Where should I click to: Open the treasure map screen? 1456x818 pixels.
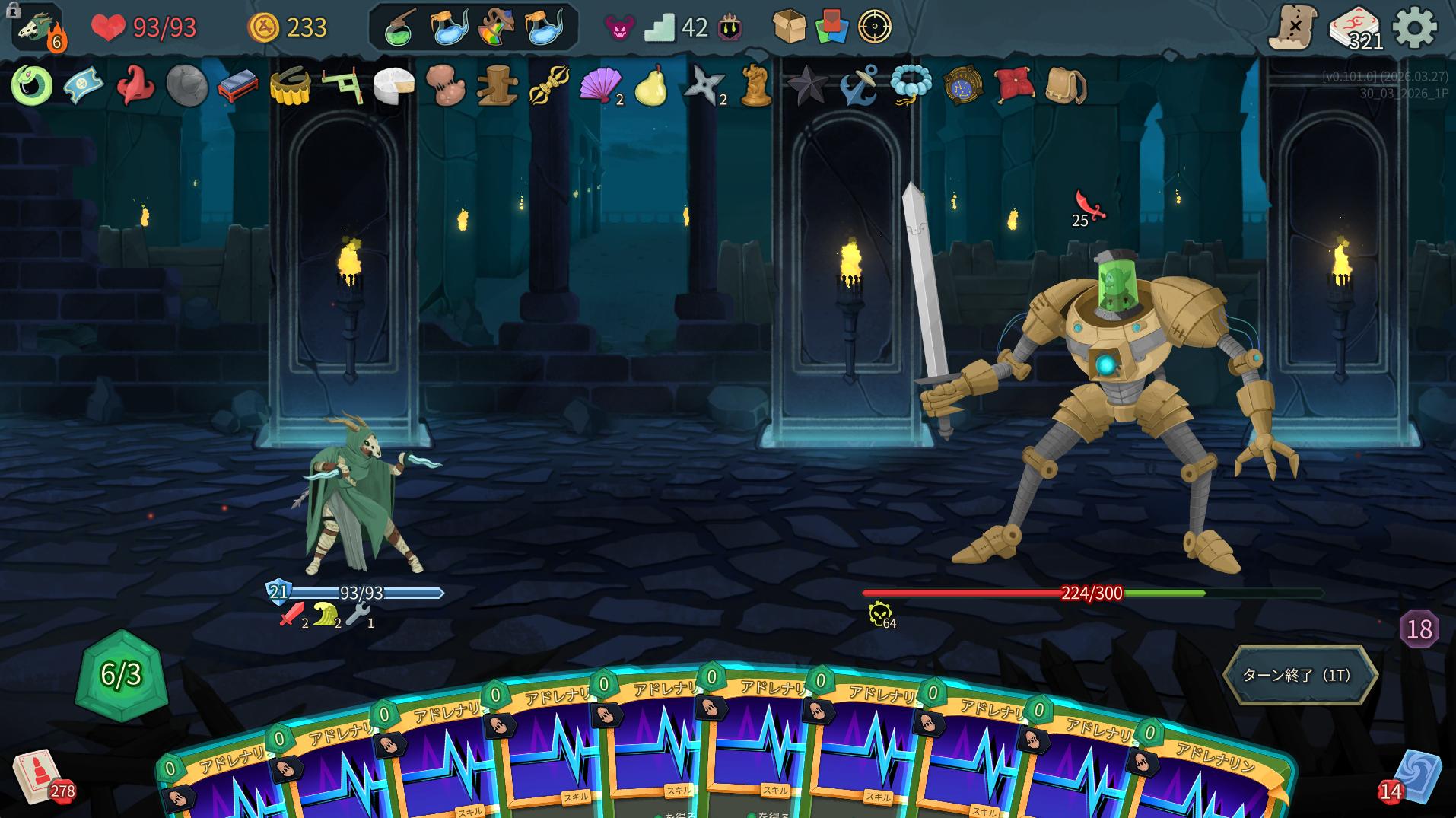(x=1293, y=28)
